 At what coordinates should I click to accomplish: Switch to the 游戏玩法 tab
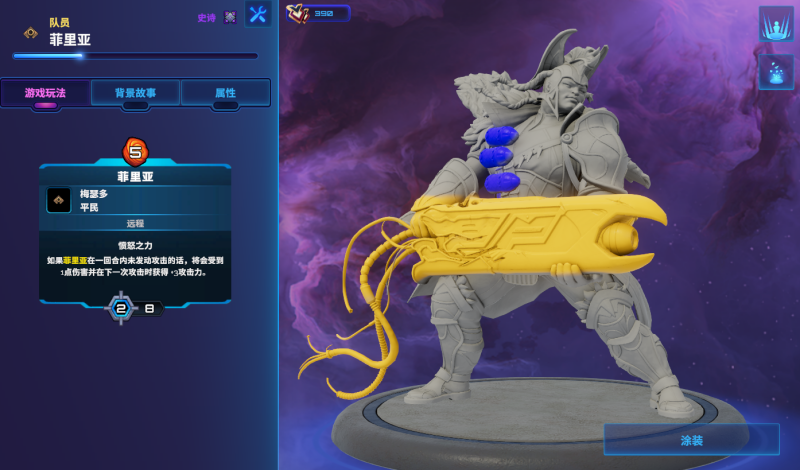click(45, 93)
